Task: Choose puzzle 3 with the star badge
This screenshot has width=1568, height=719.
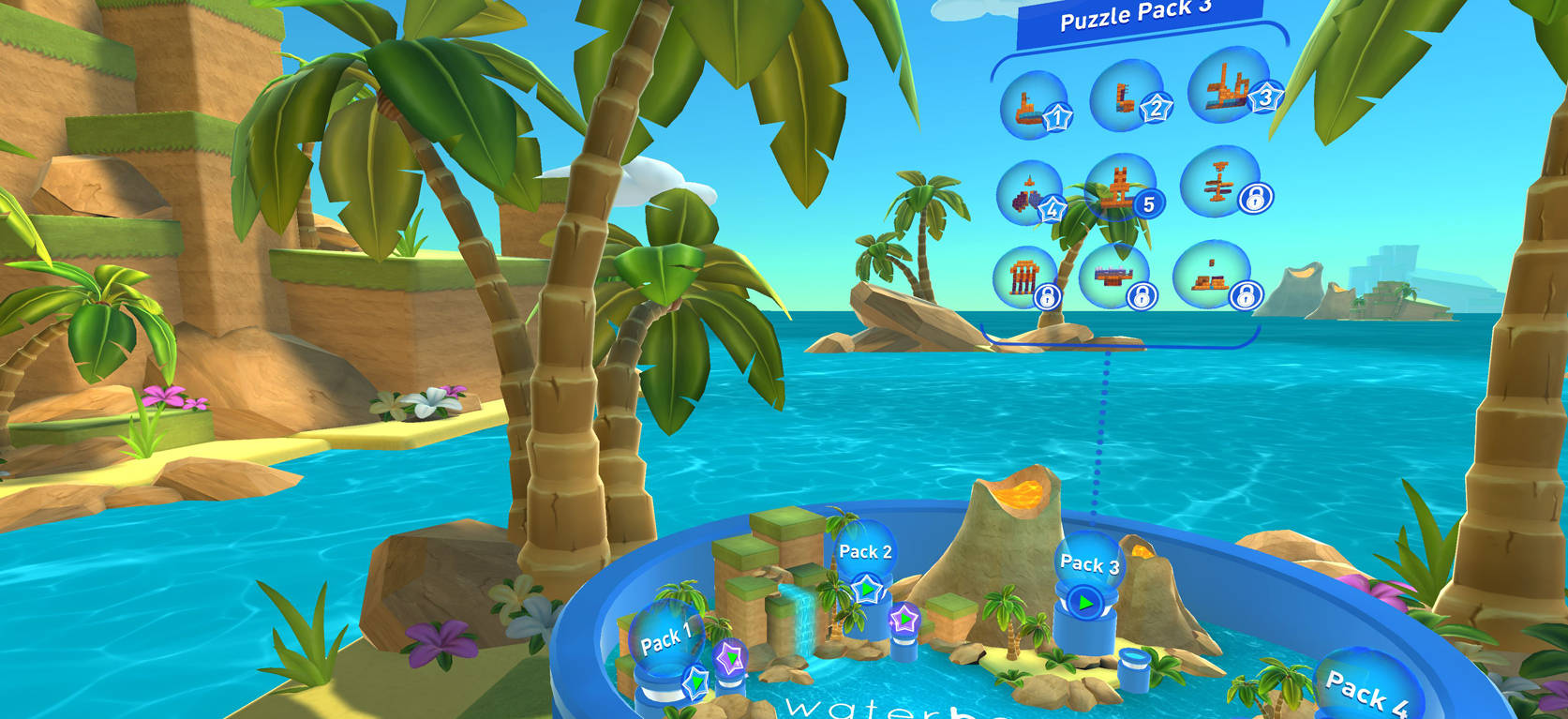Action: [1229, 86]
